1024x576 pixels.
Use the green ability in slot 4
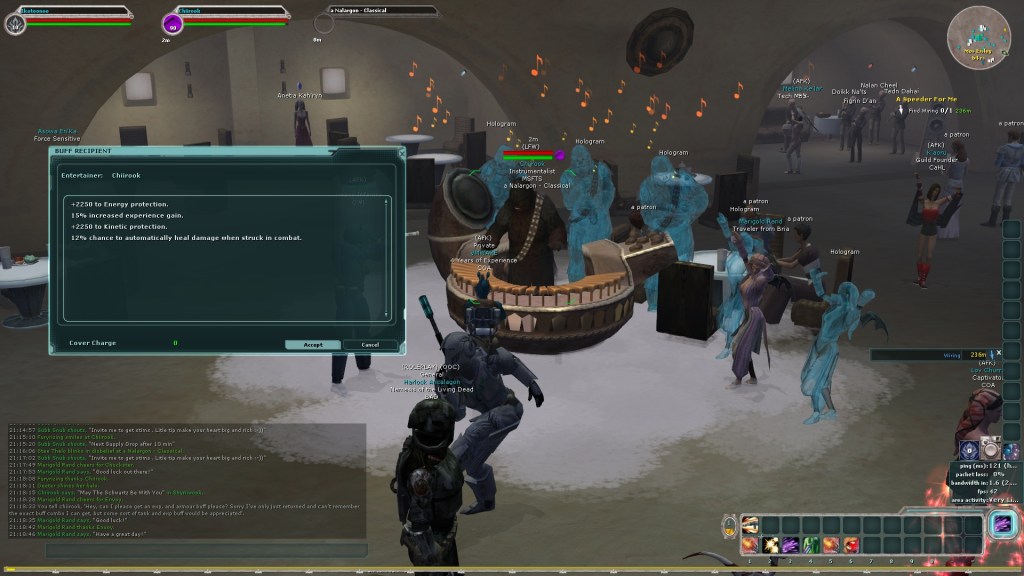tap(811, 544)
